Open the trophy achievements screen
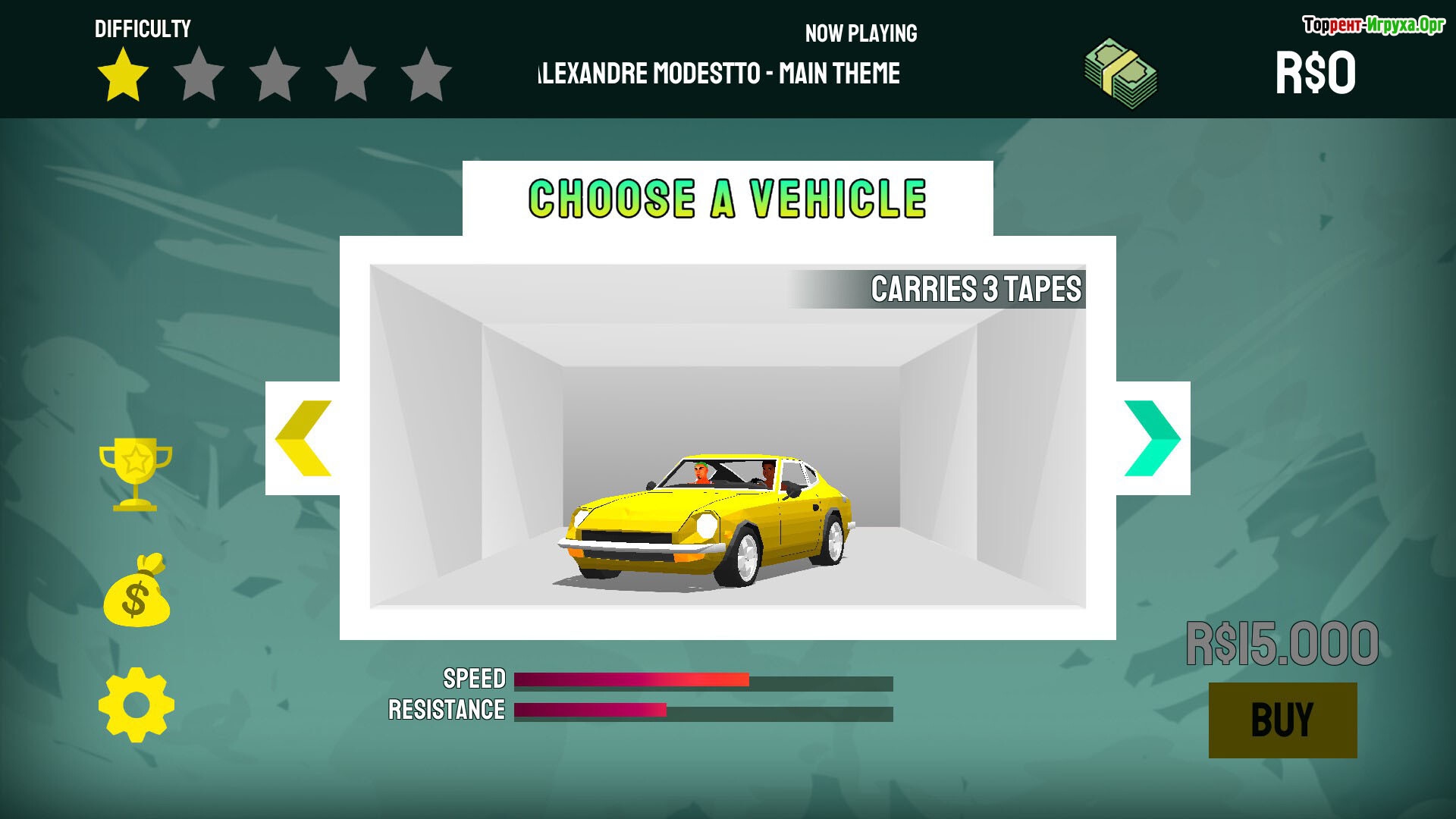Viewport: 1456px width, 819px height. tap(136, 474)
